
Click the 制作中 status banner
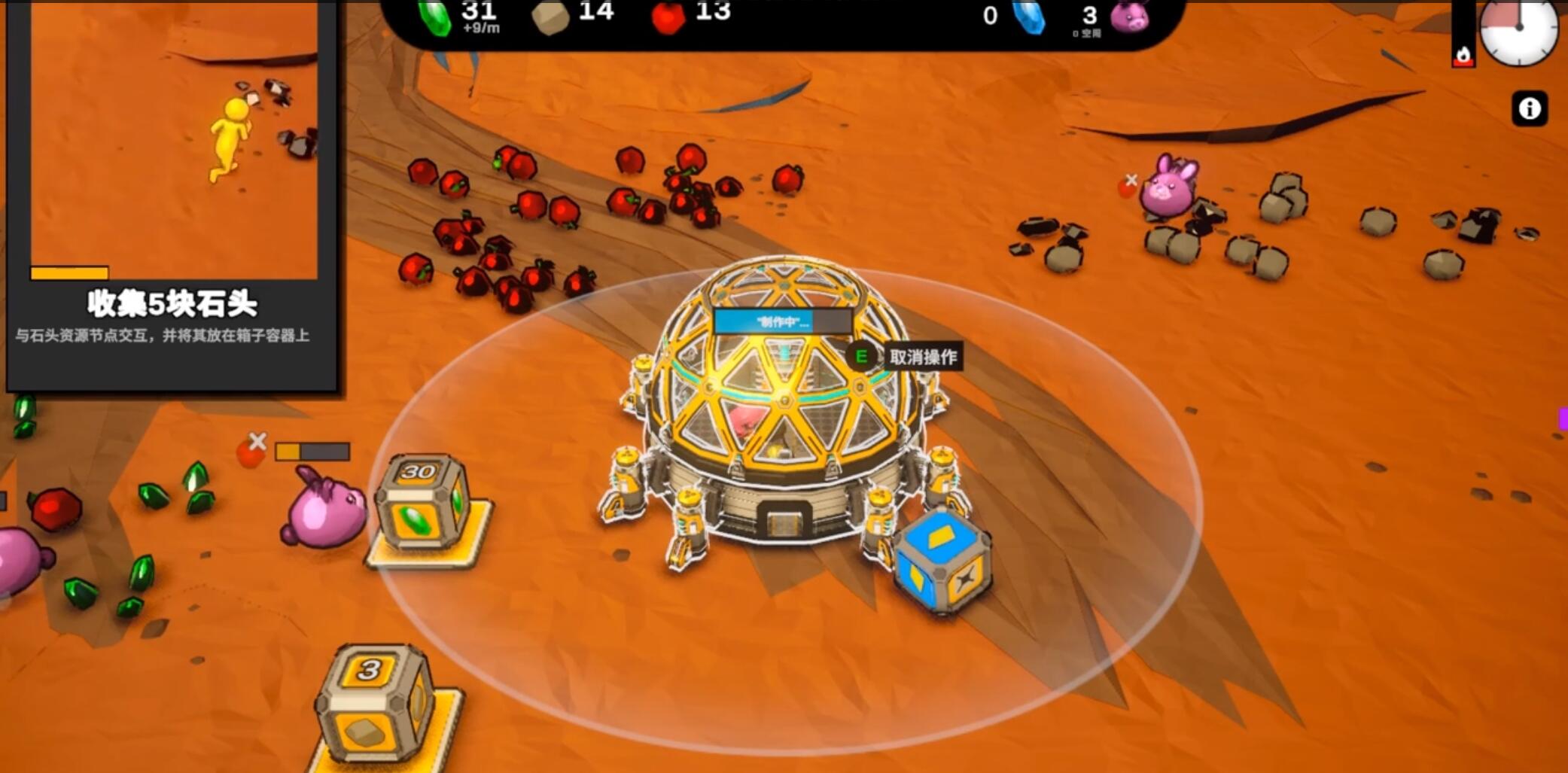(x=783, y=321)
